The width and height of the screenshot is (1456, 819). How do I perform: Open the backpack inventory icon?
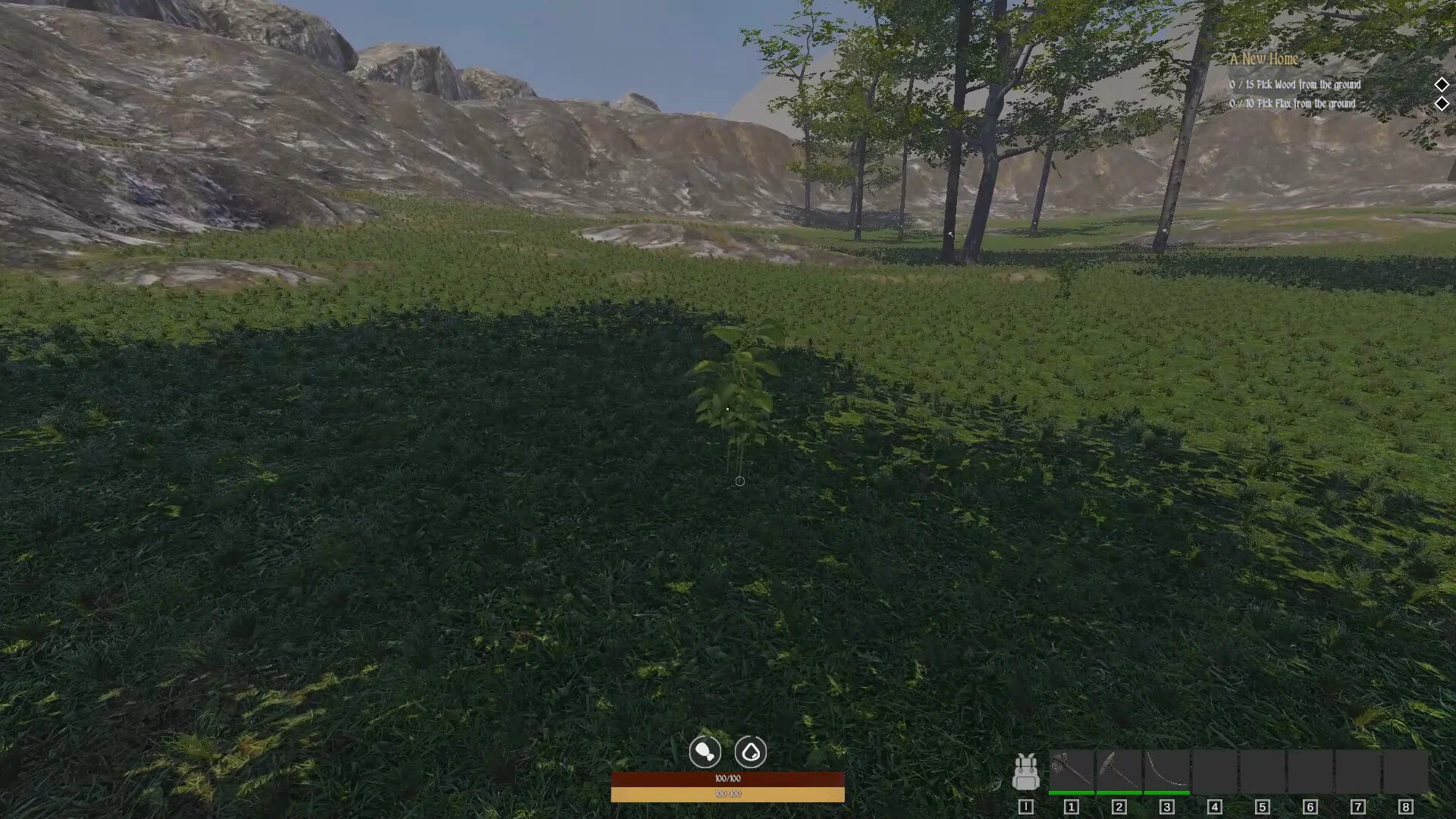[x=1026, y=772]
